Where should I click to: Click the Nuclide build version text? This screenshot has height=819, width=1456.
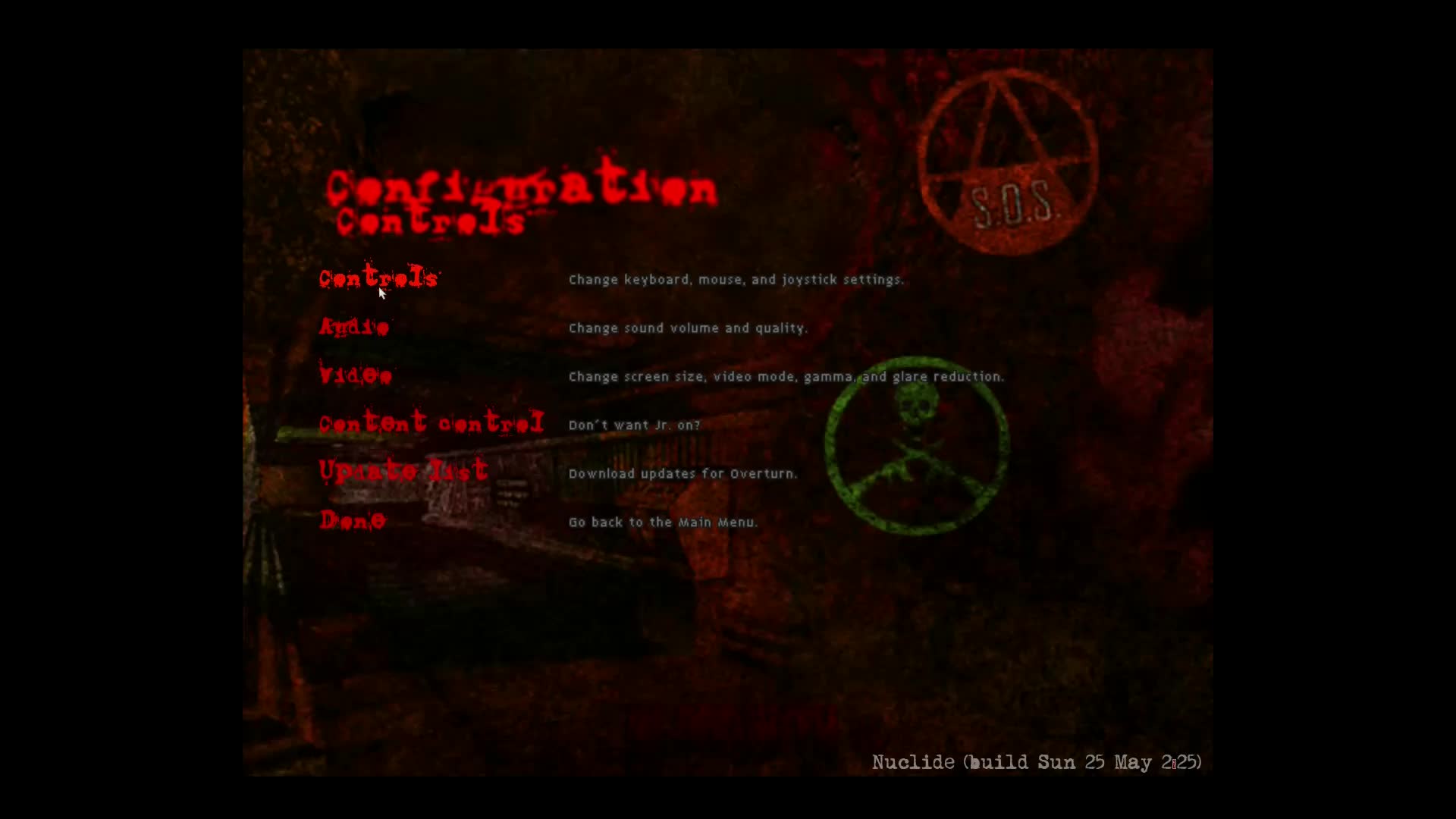tap(1037, 762)
